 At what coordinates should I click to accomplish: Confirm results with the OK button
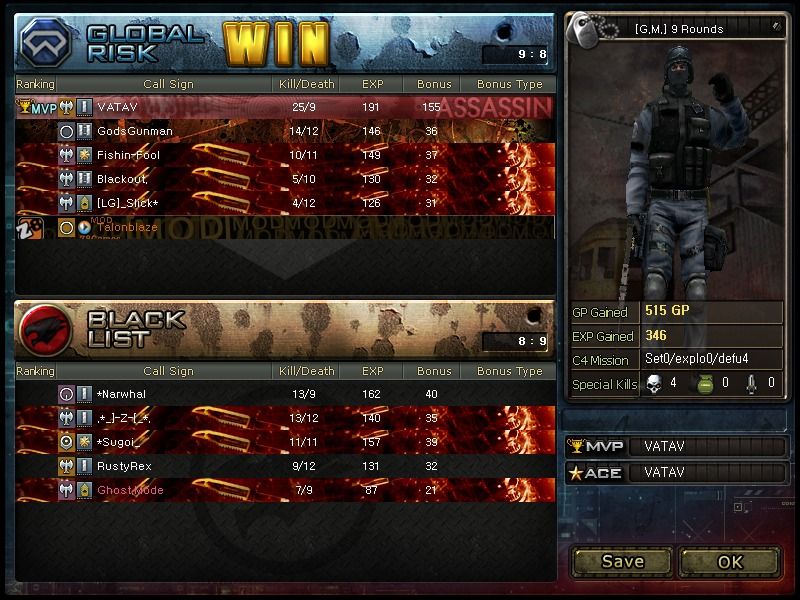[x=730, y=561]
